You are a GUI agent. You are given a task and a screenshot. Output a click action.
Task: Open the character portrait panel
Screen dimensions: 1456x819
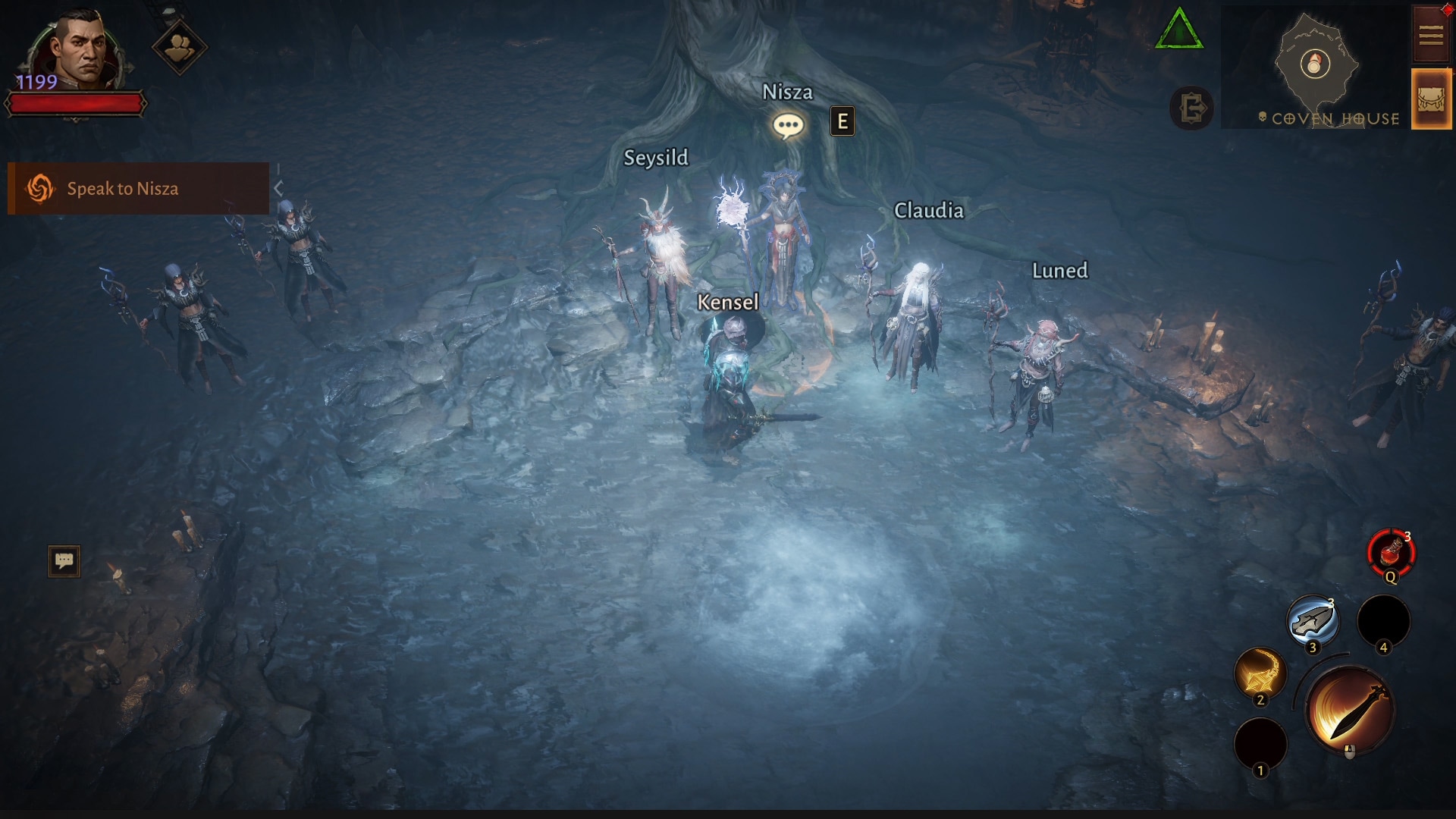tap(79, 47)
